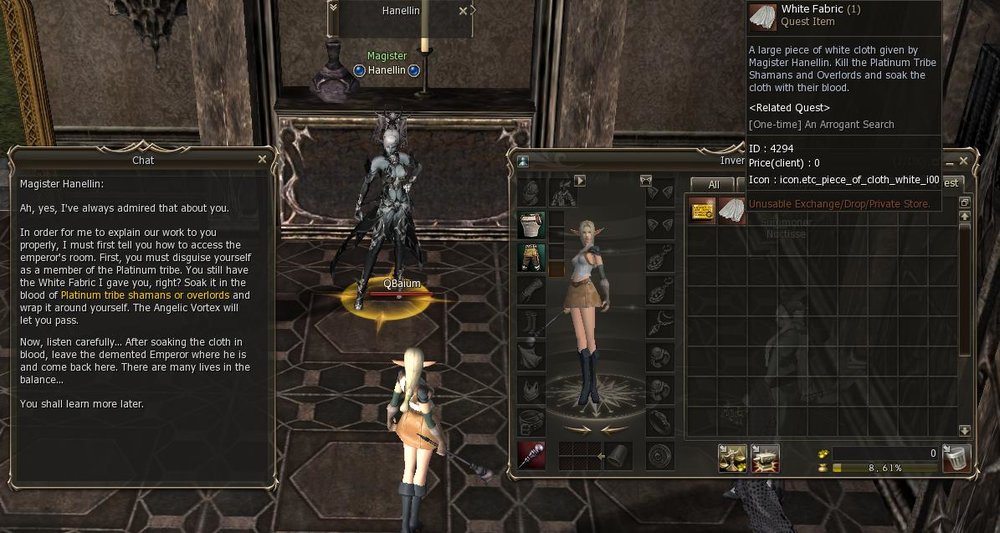Close the Chat dialogue window

(x=262, y=159)
